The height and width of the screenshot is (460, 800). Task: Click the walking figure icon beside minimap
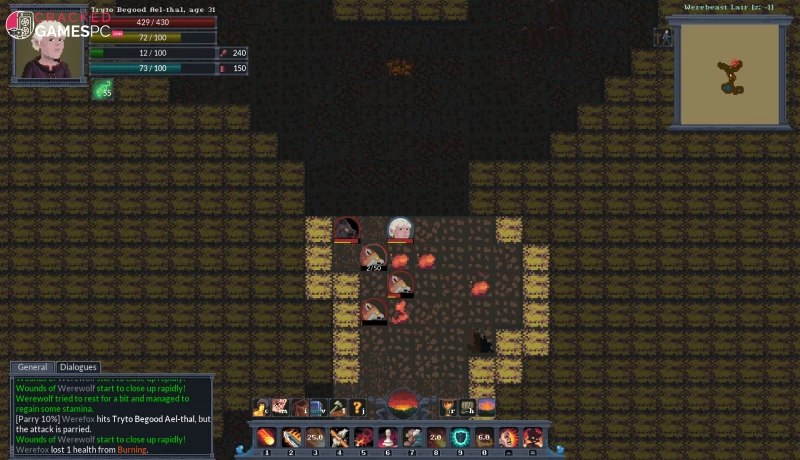(x=663, y=37)
